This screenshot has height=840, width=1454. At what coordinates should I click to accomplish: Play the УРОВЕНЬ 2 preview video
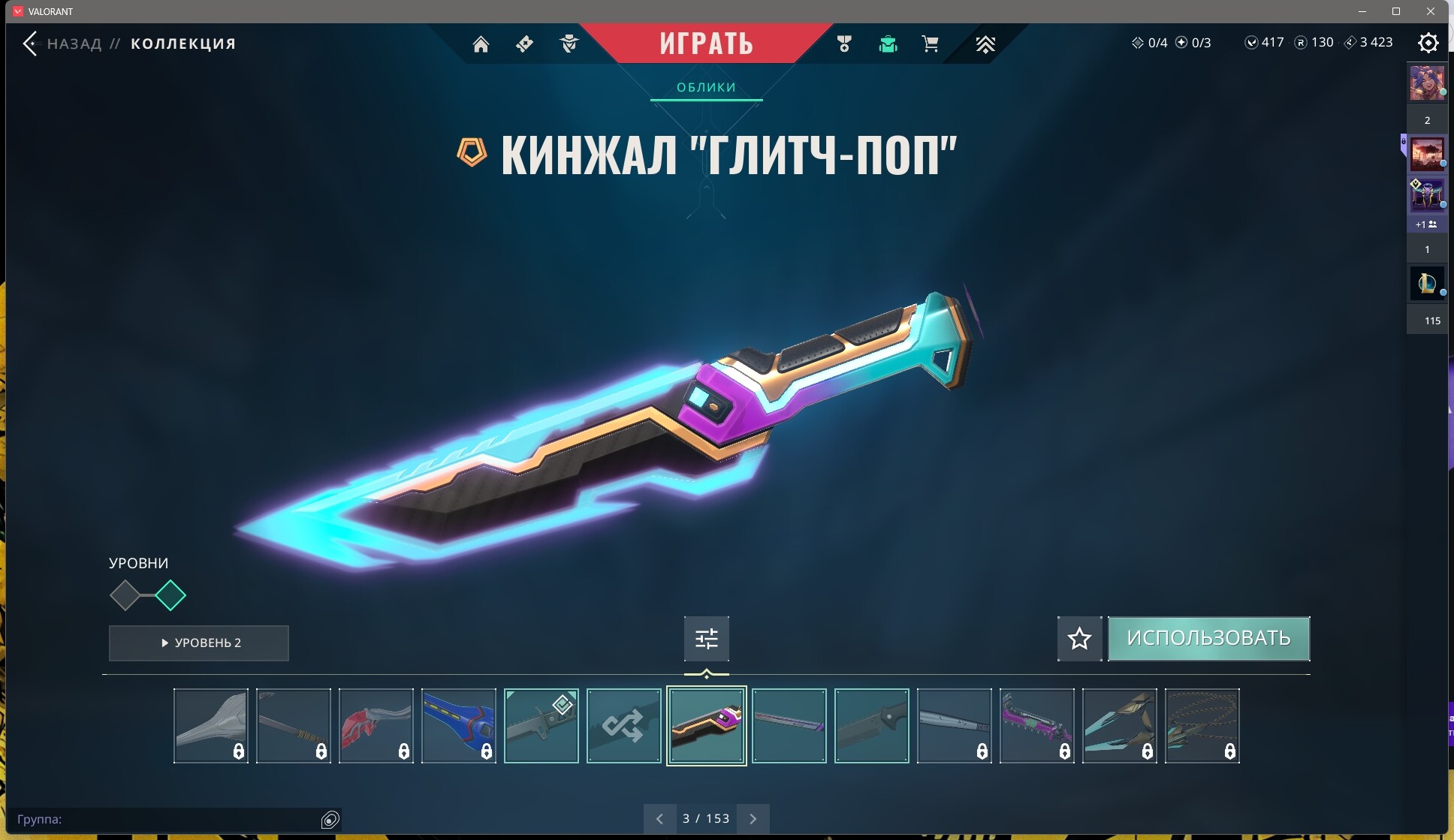pos(199,643)
